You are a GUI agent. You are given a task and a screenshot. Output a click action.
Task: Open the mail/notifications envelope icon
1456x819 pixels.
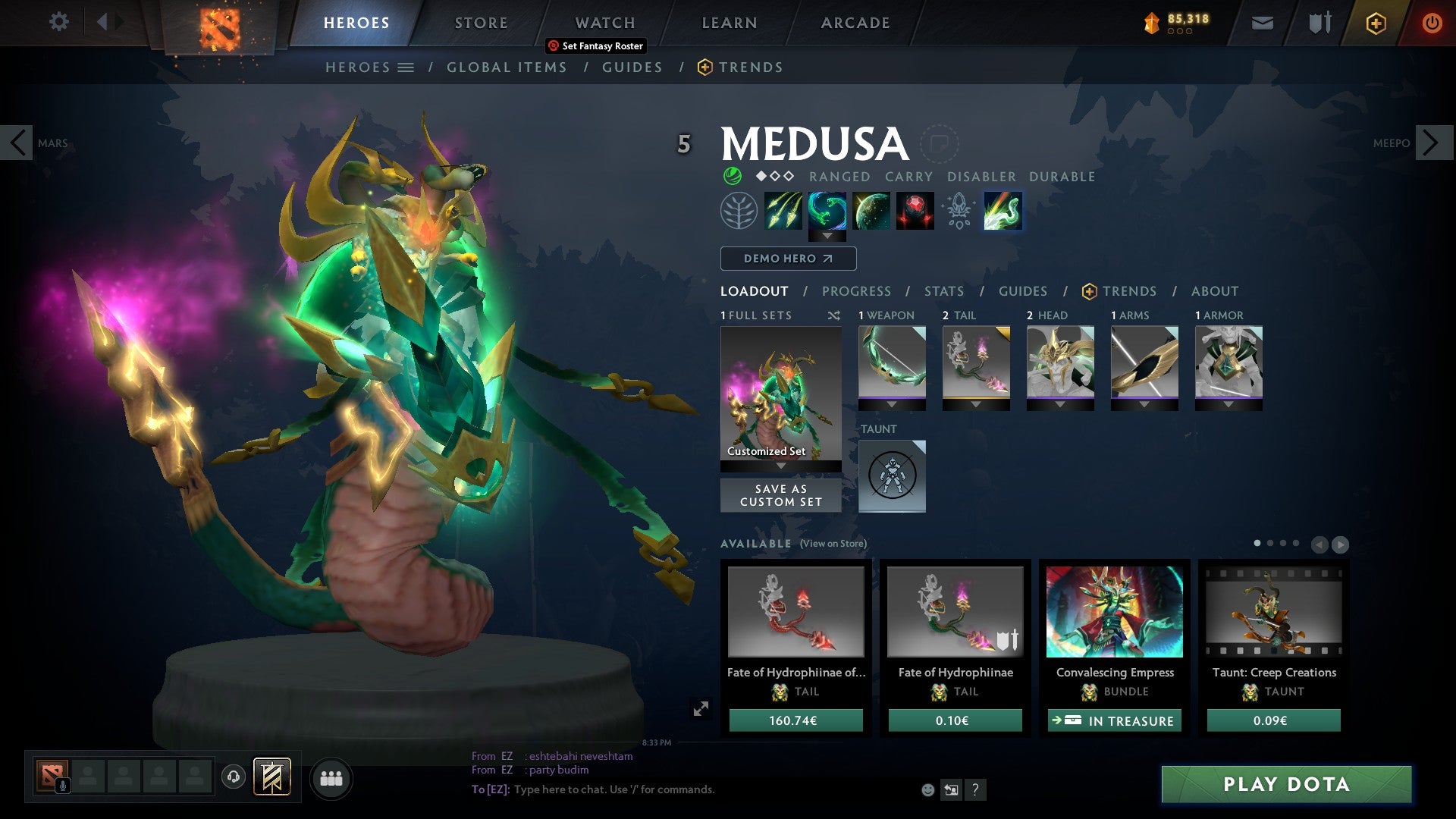(x=1261, y=23)
